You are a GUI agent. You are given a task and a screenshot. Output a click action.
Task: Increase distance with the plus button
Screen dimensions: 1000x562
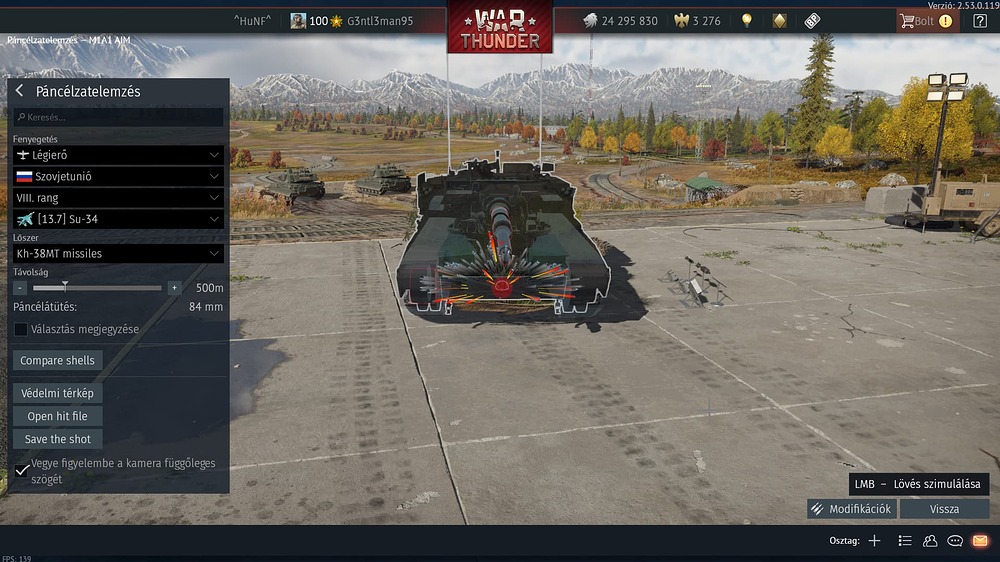coord(174,288)
